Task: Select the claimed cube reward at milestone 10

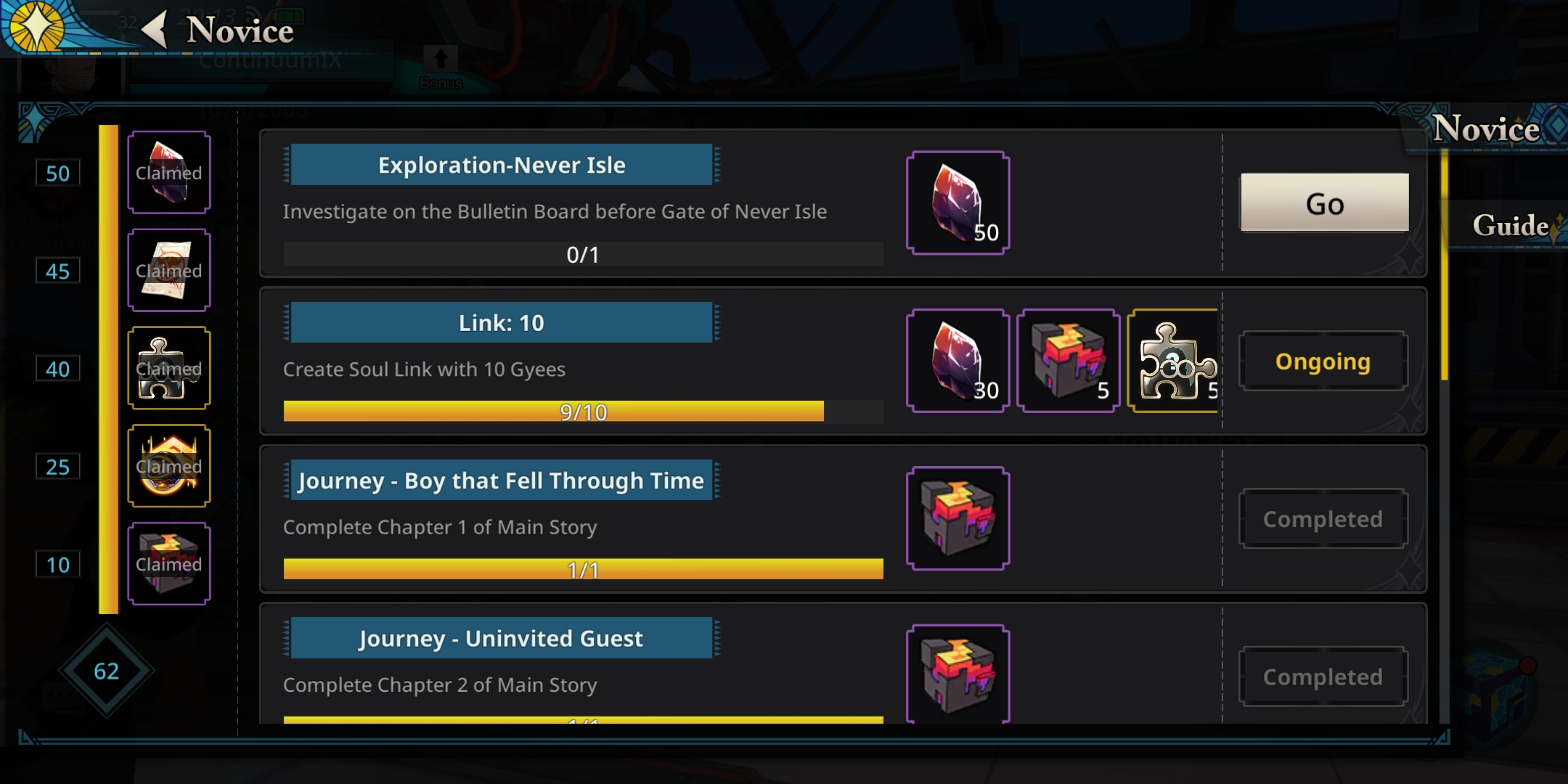Action: tap(169, 563)
